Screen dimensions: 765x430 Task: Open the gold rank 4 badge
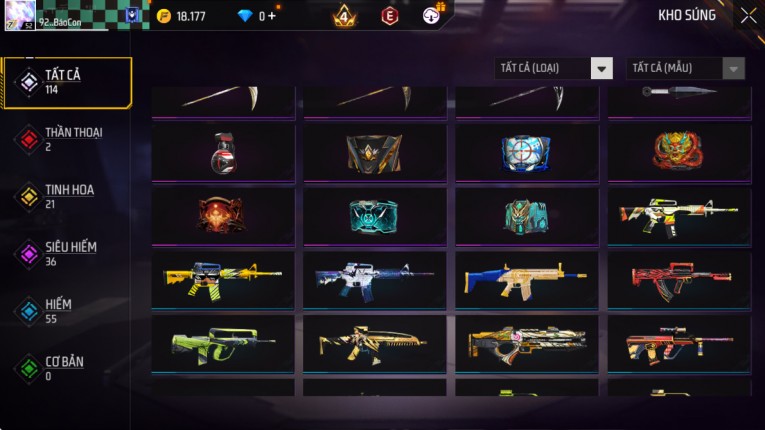pos(344,16)
